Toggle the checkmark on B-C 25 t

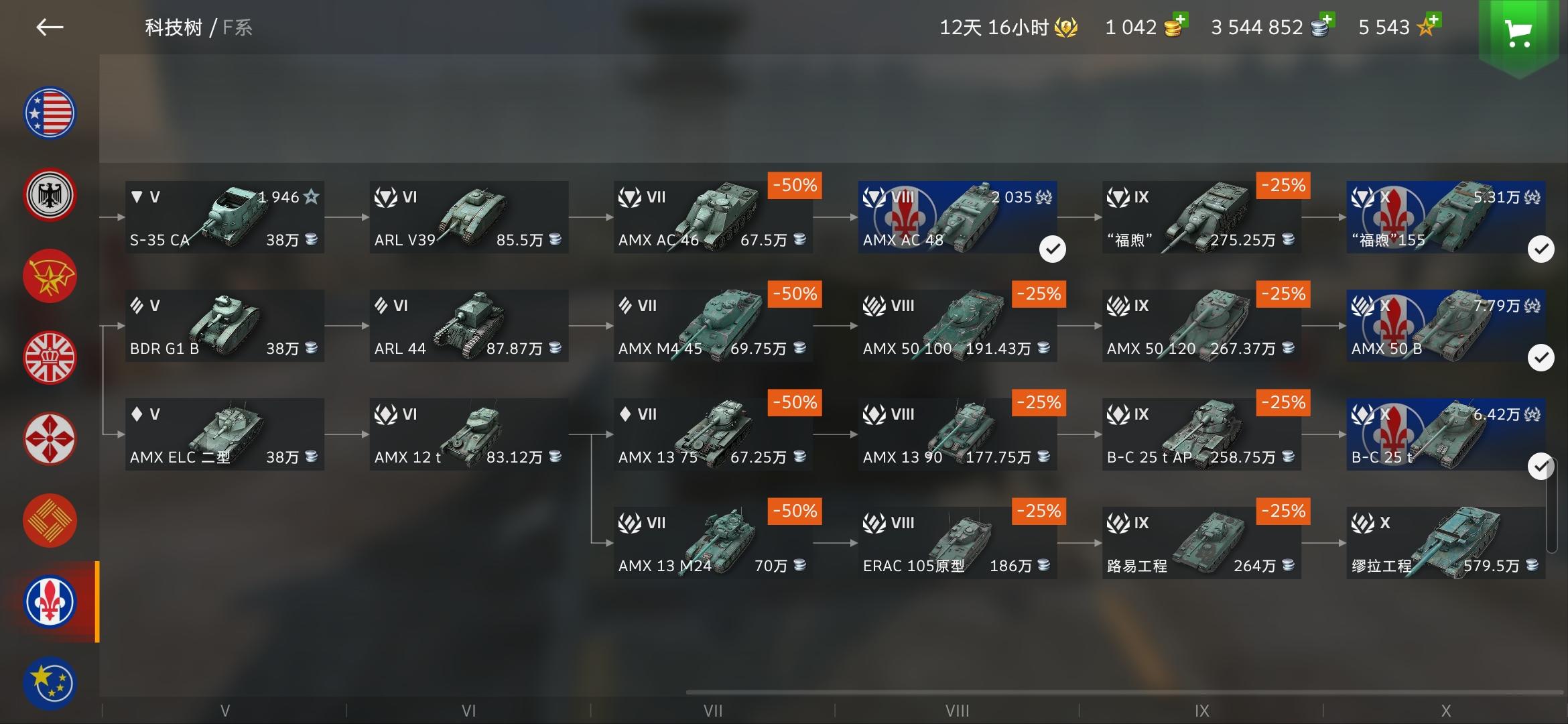[1541, 463]
